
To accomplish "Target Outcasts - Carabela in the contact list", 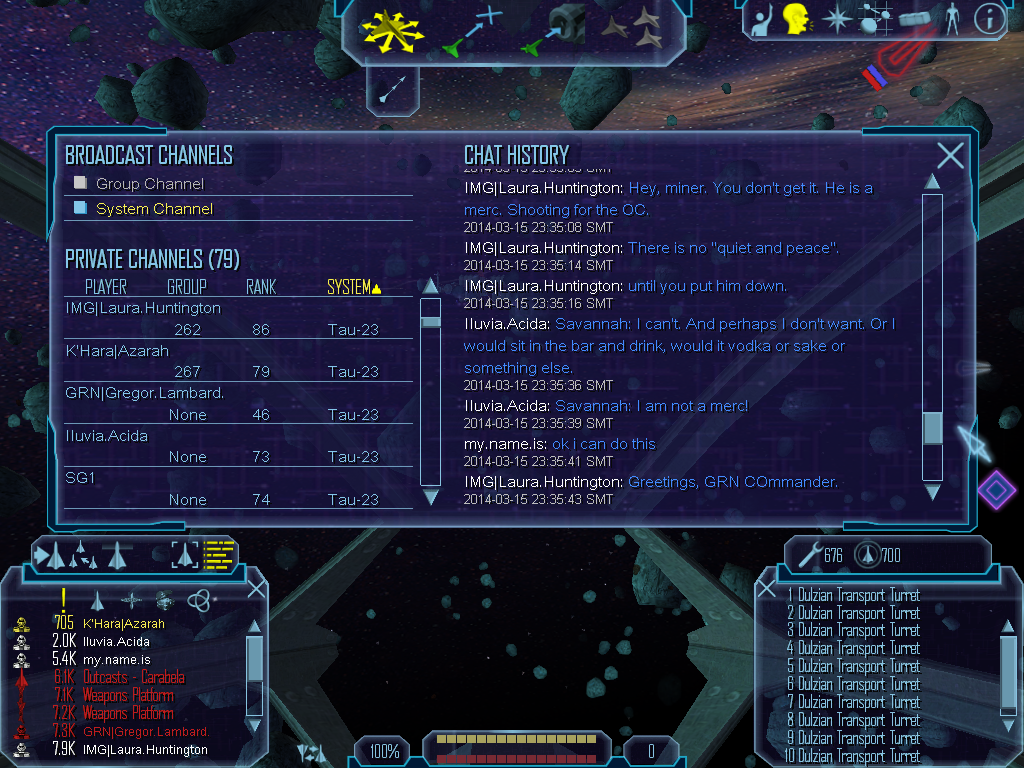I will (133, 677).
